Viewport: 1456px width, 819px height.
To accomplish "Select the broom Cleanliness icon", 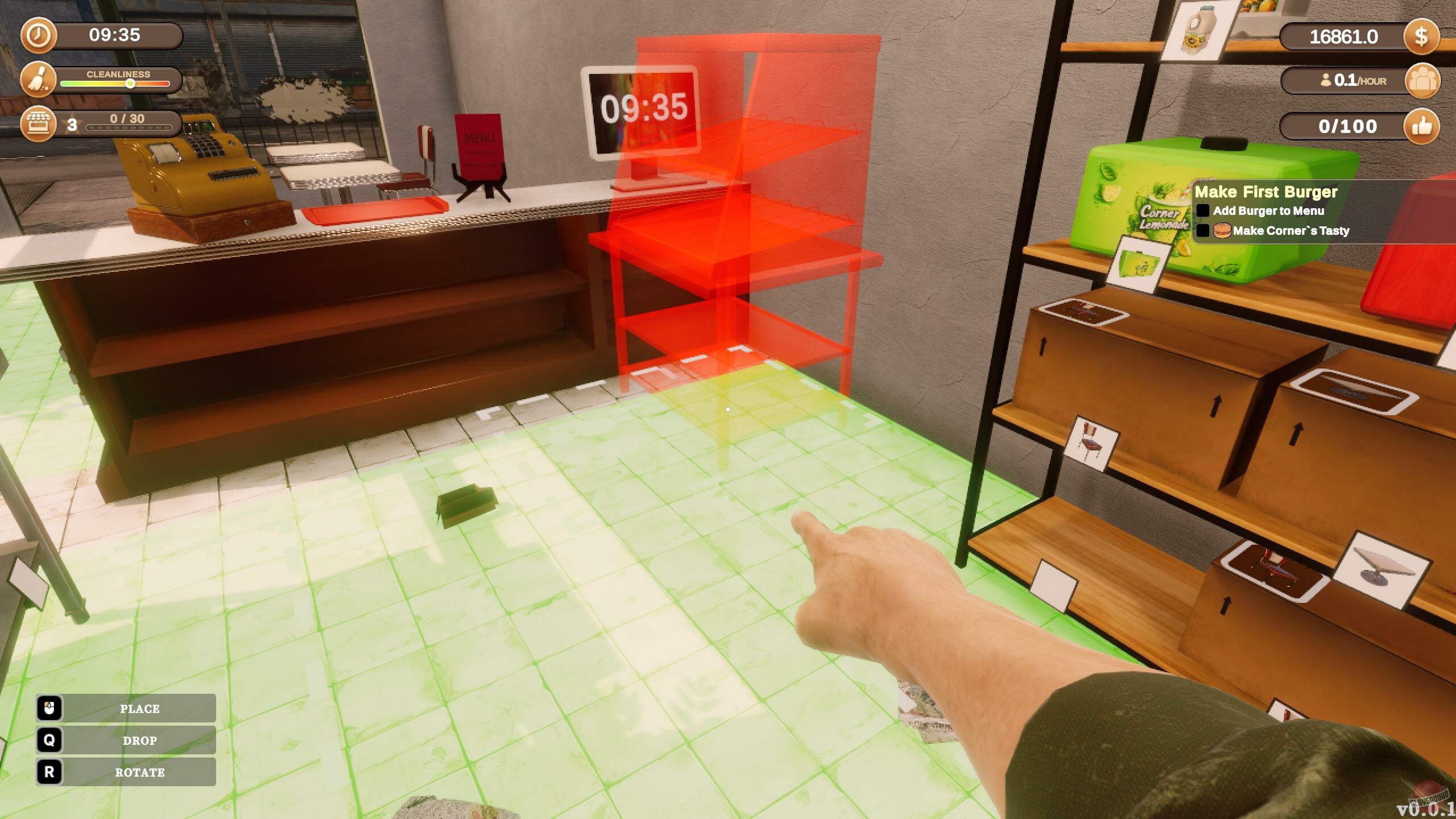I will point(38,80).
